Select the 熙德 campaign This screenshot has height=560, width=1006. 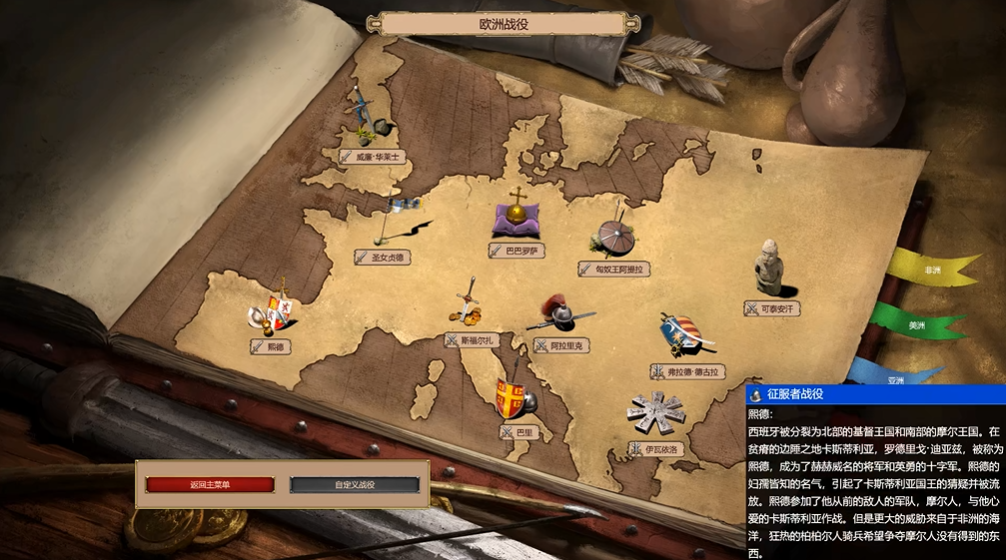[x=271, y=346]
